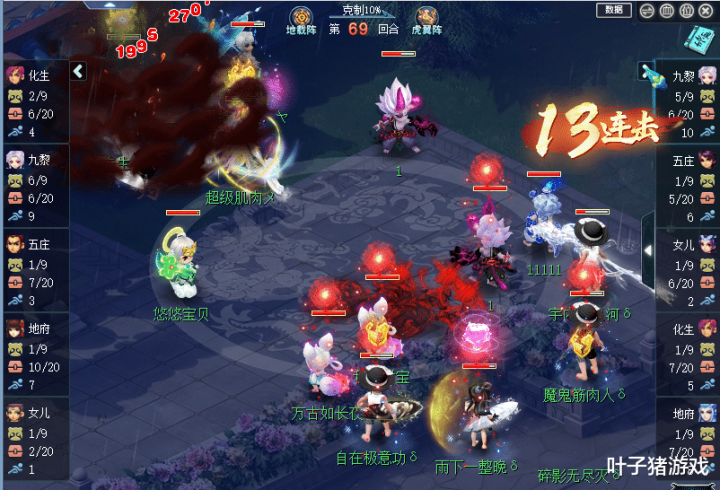Collapse the team panel beside 化生 2/9
This screenshot has width=720, height=490.
tap(78, 71)
